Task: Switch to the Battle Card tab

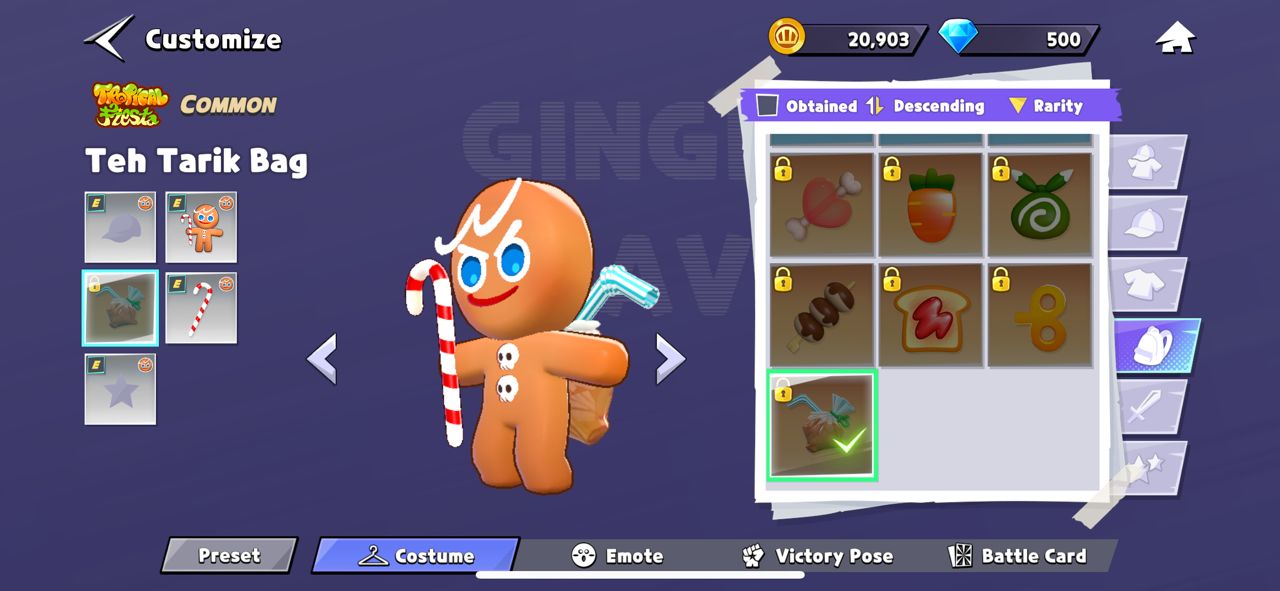Action: [1018, 556]
